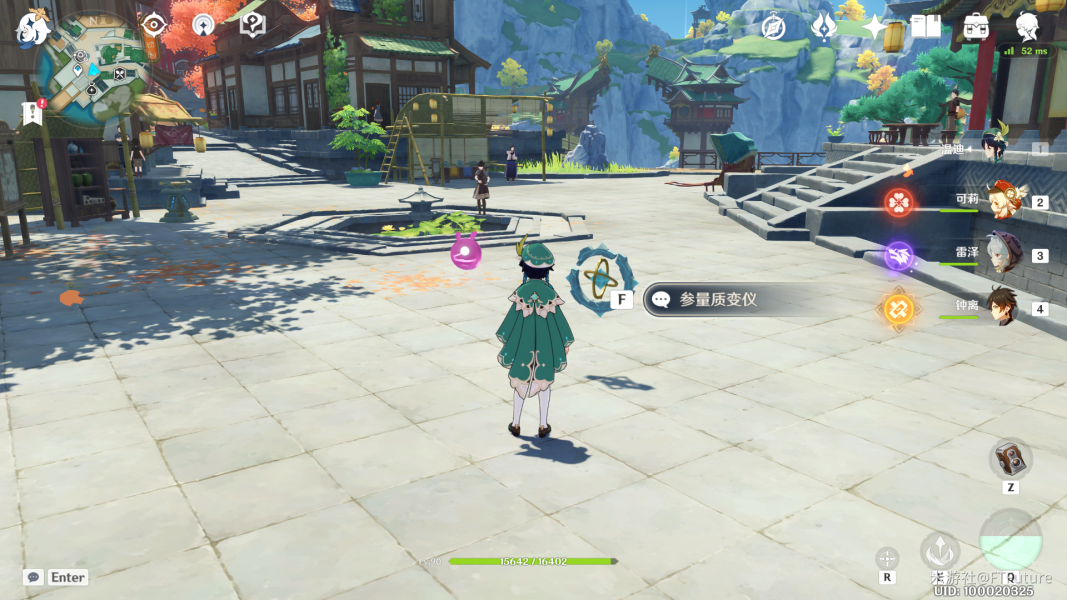
Task: Open the question-mark book tutorial icon
Action: point(253,24)
